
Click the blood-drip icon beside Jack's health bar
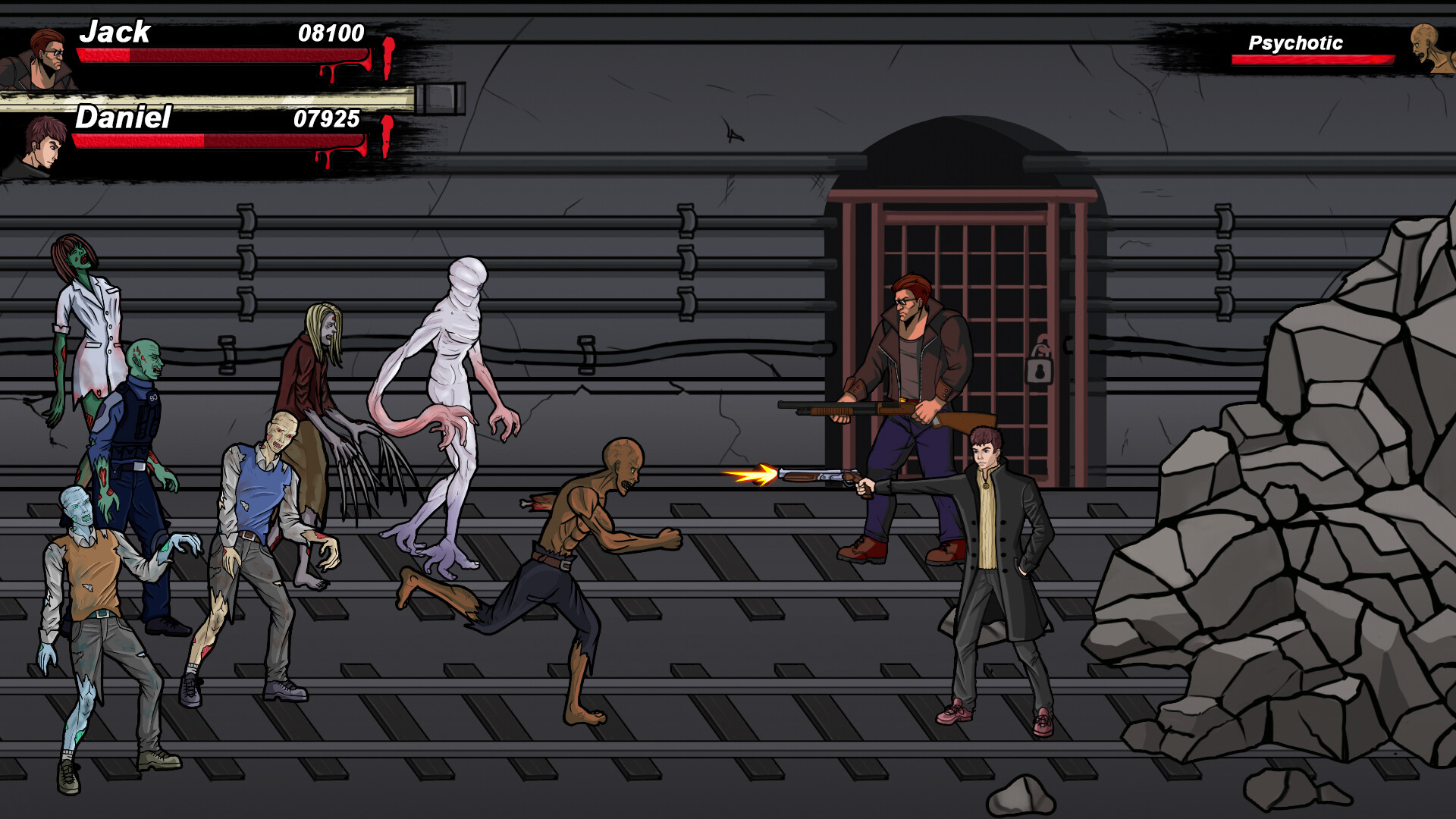(x=388, y=57)
